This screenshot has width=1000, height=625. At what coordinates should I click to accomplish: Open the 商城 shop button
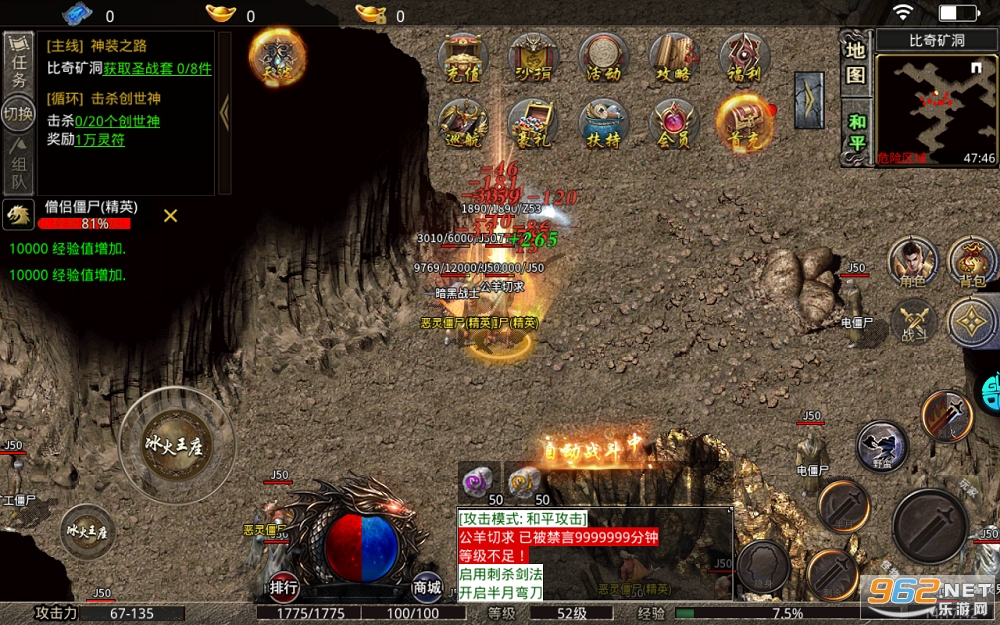point(427,587)
